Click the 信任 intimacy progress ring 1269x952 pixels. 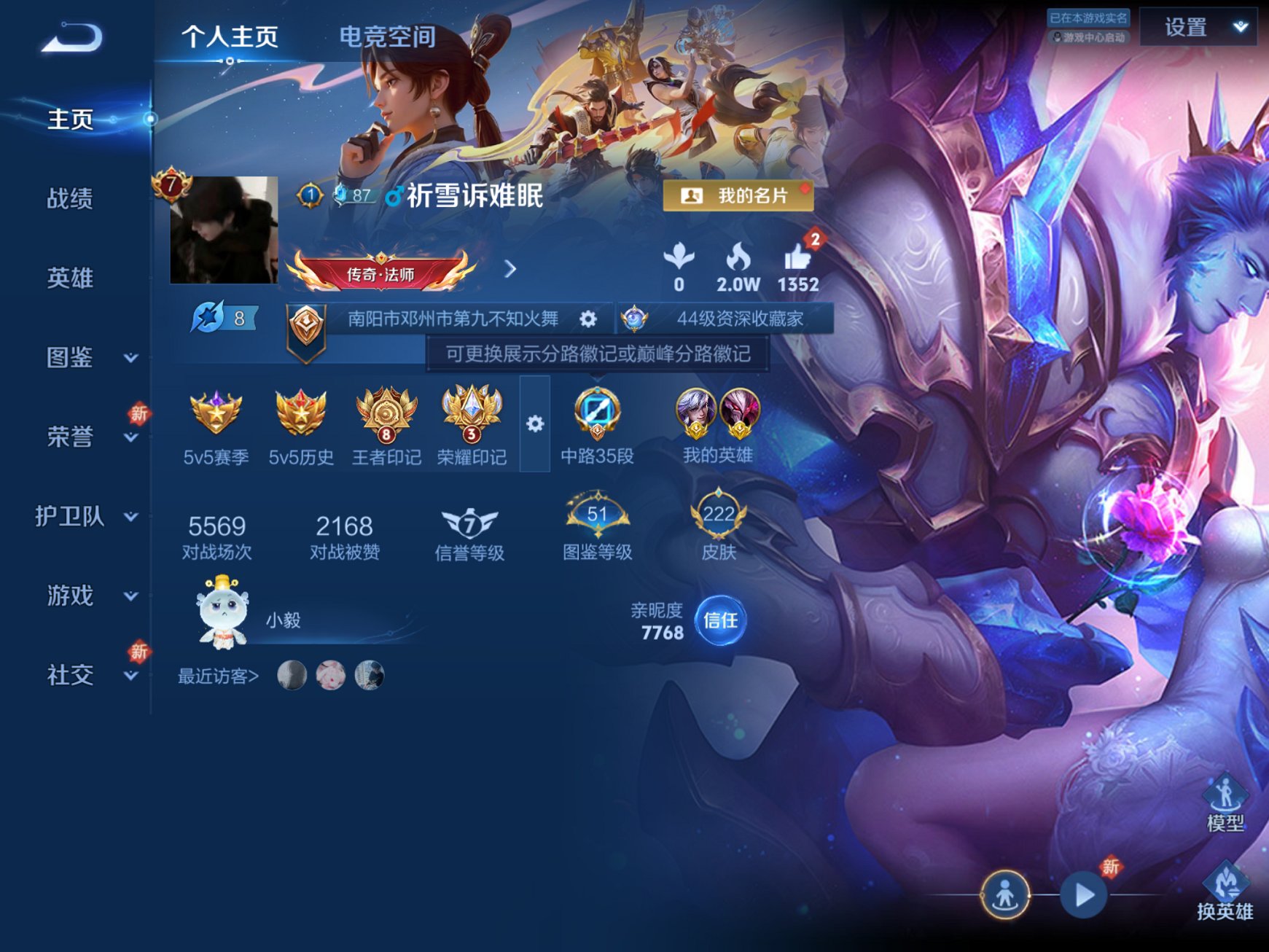(x=722, y=620)
